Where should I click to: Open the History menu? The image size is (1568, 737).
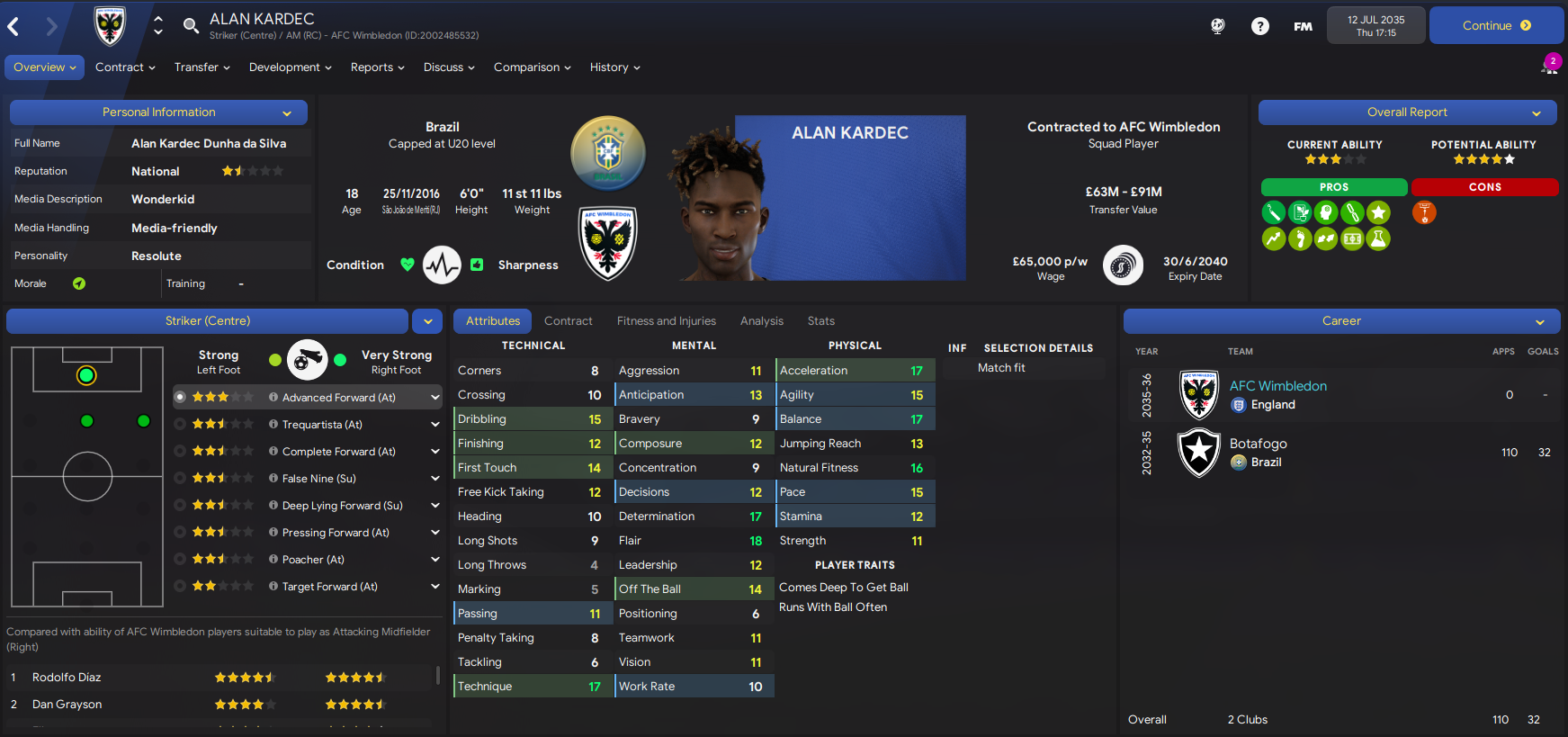click(614, 67)
